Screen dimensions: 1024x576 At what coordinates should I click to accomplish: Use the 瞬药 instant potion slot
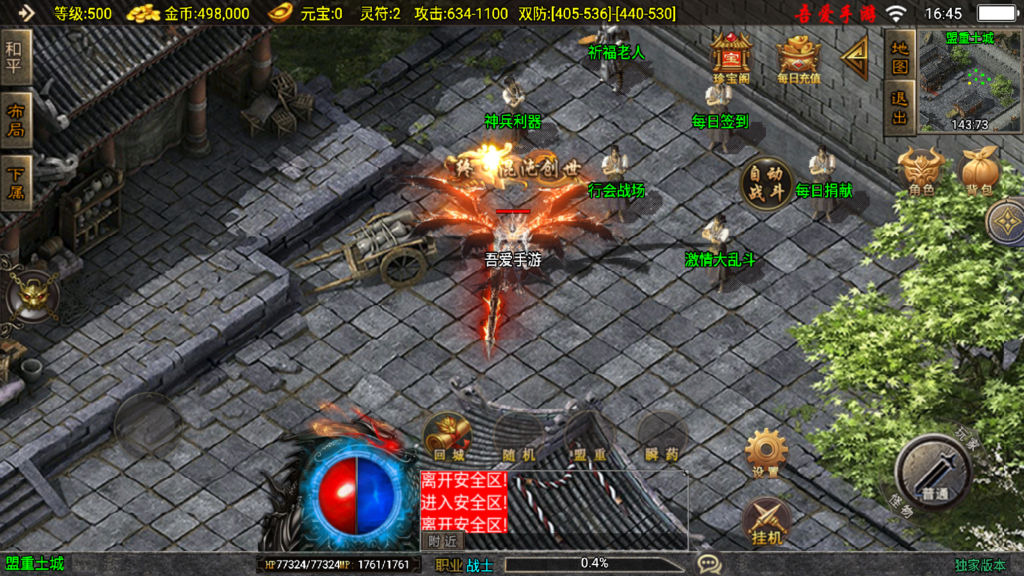pos(661,436)
